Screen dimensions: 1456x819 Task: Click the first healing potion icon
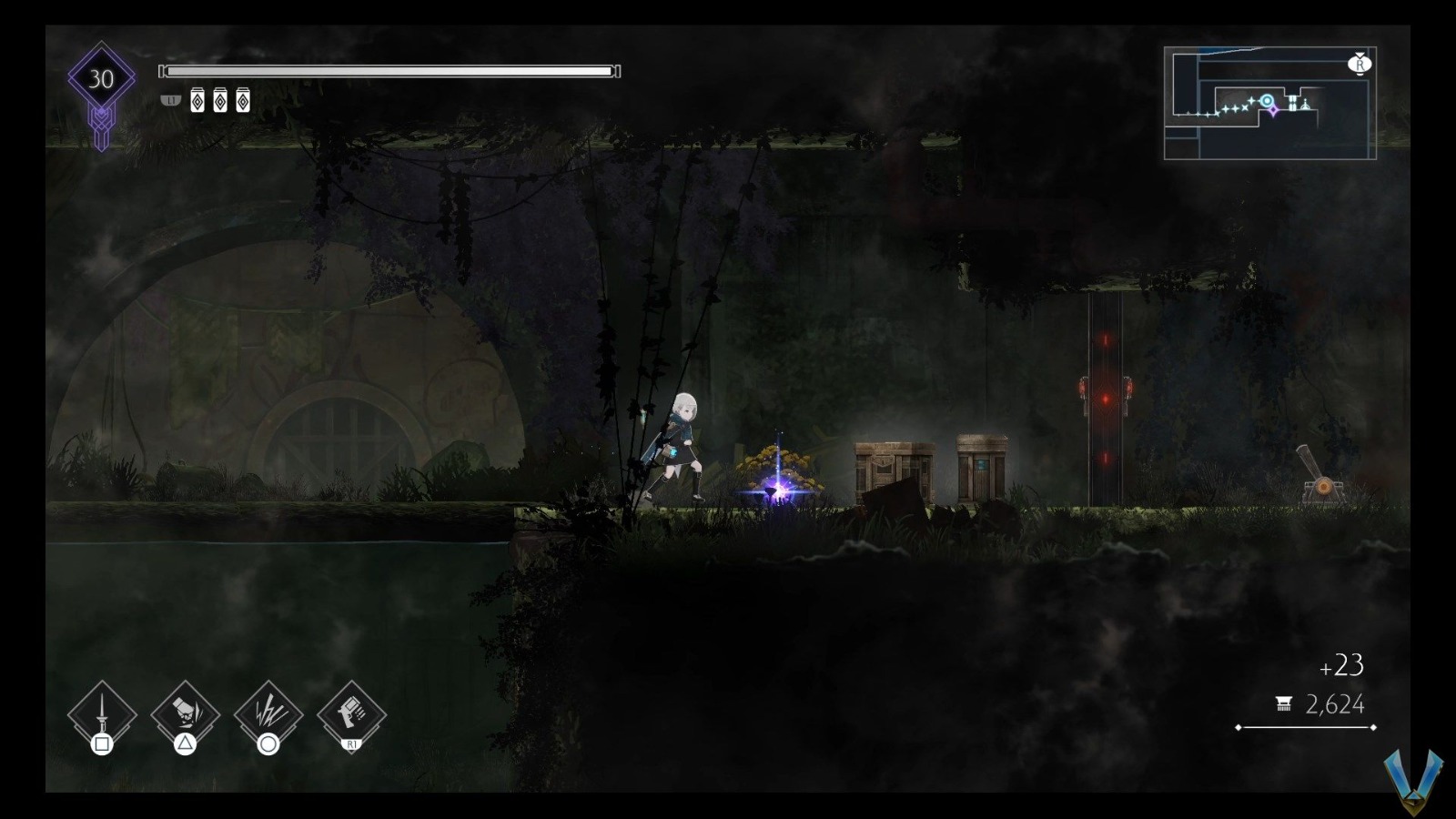197,100
